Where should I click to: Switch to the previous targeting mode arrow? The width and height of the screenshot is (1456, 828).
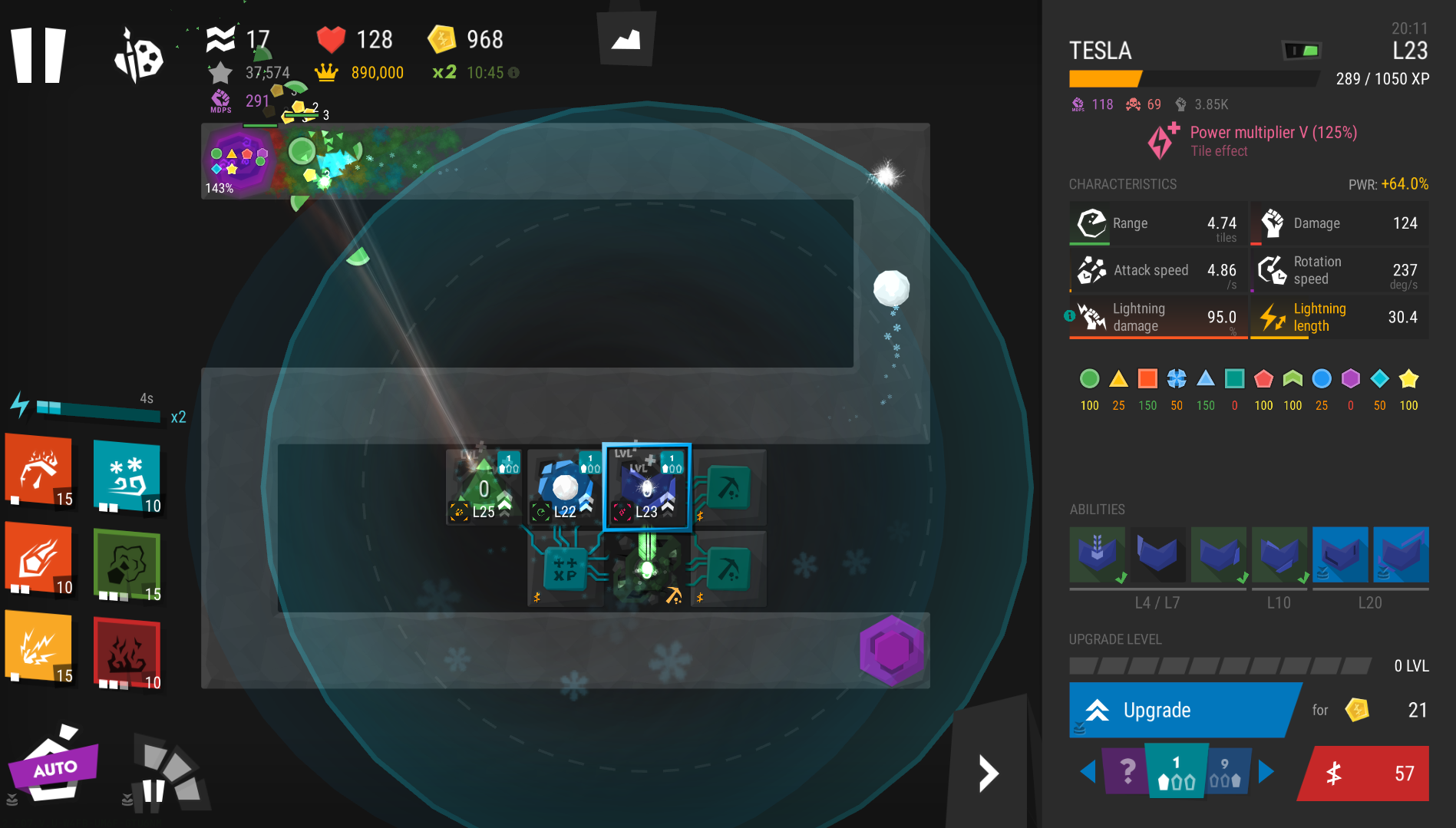point(1088,771)
